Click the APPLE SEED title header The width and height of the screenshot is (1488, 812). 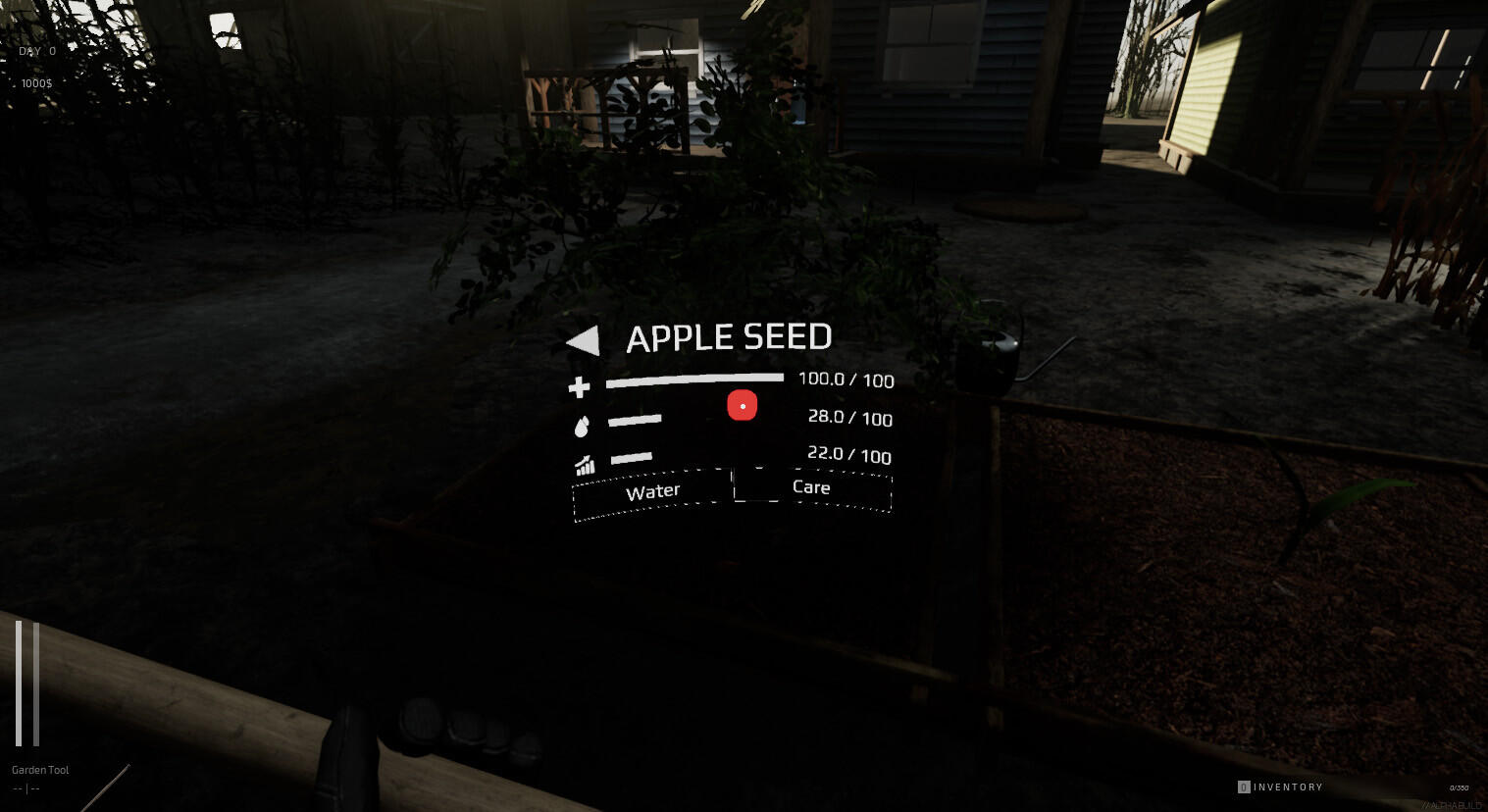coord(730,337)
